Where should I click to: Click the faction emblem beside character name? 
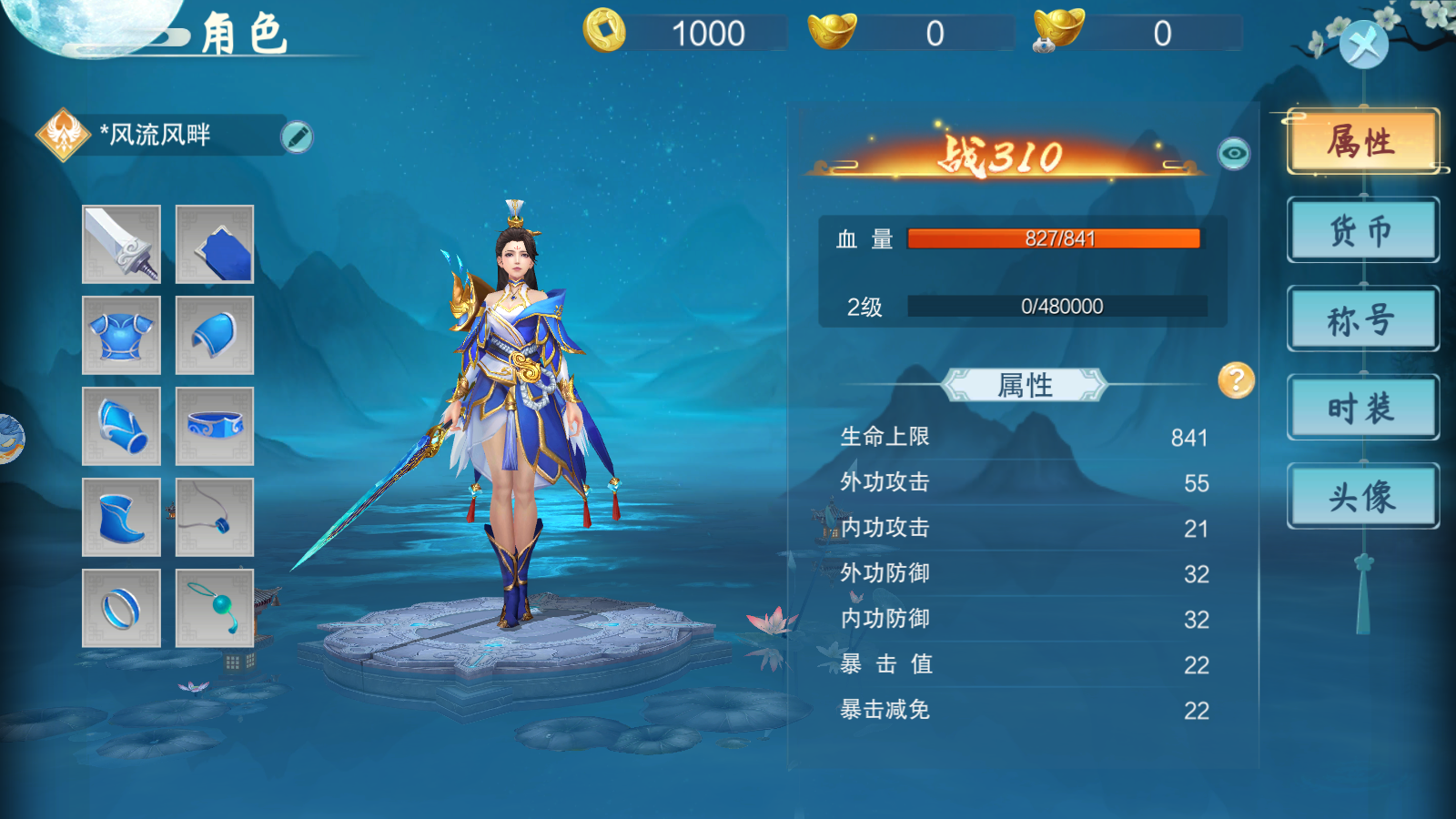[x=62, y=132]
